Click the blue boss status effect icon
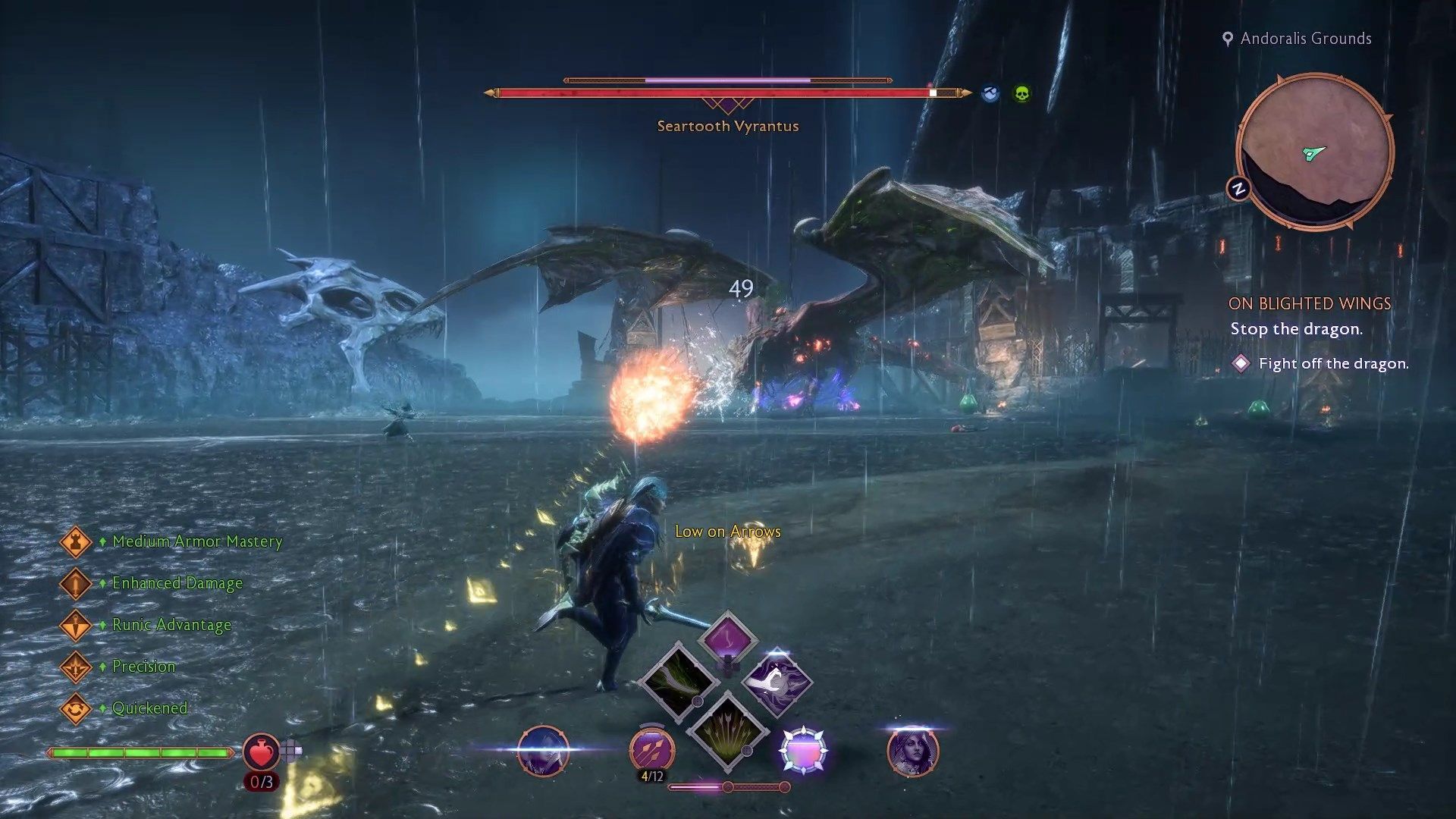This screenshot has height=819, width=1456. (990, 94)
